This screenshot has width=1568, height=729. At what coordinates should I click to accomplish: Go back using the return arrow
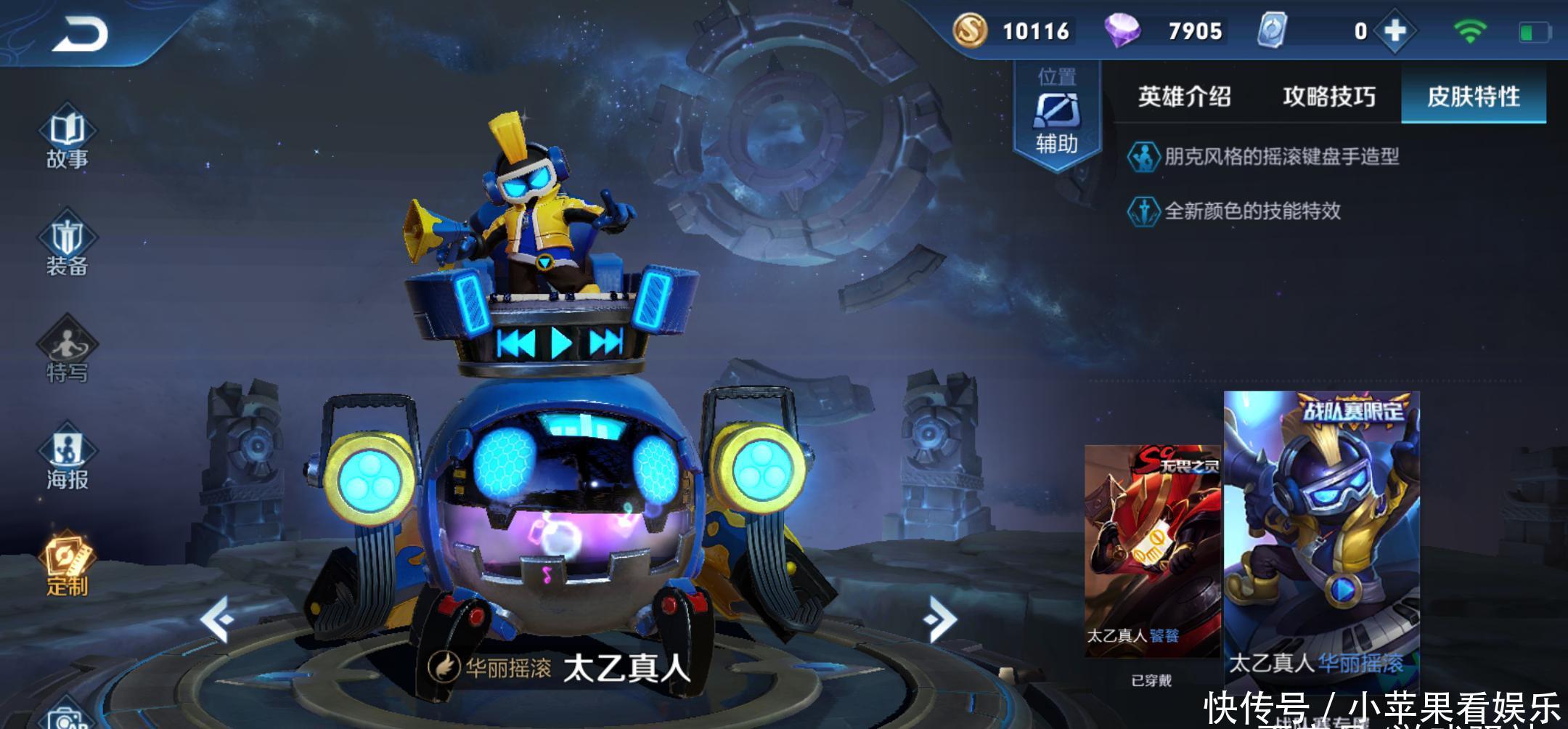[x=80, y=34]
